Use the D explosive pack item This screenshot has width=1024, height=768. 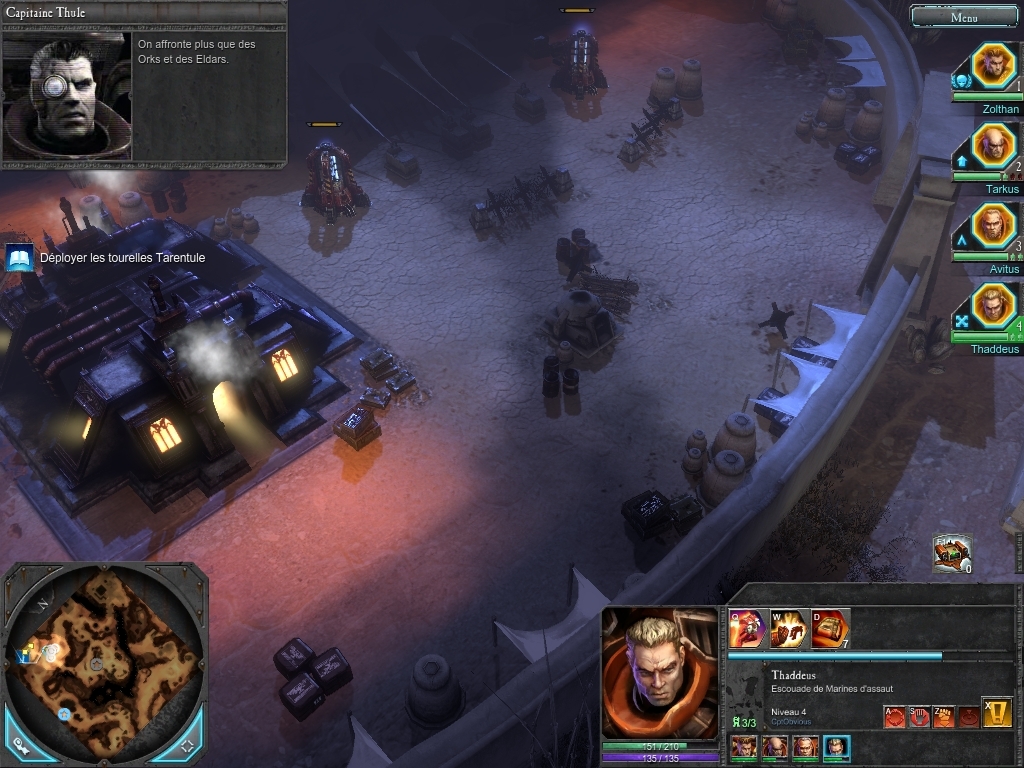(x=830, y=628)
